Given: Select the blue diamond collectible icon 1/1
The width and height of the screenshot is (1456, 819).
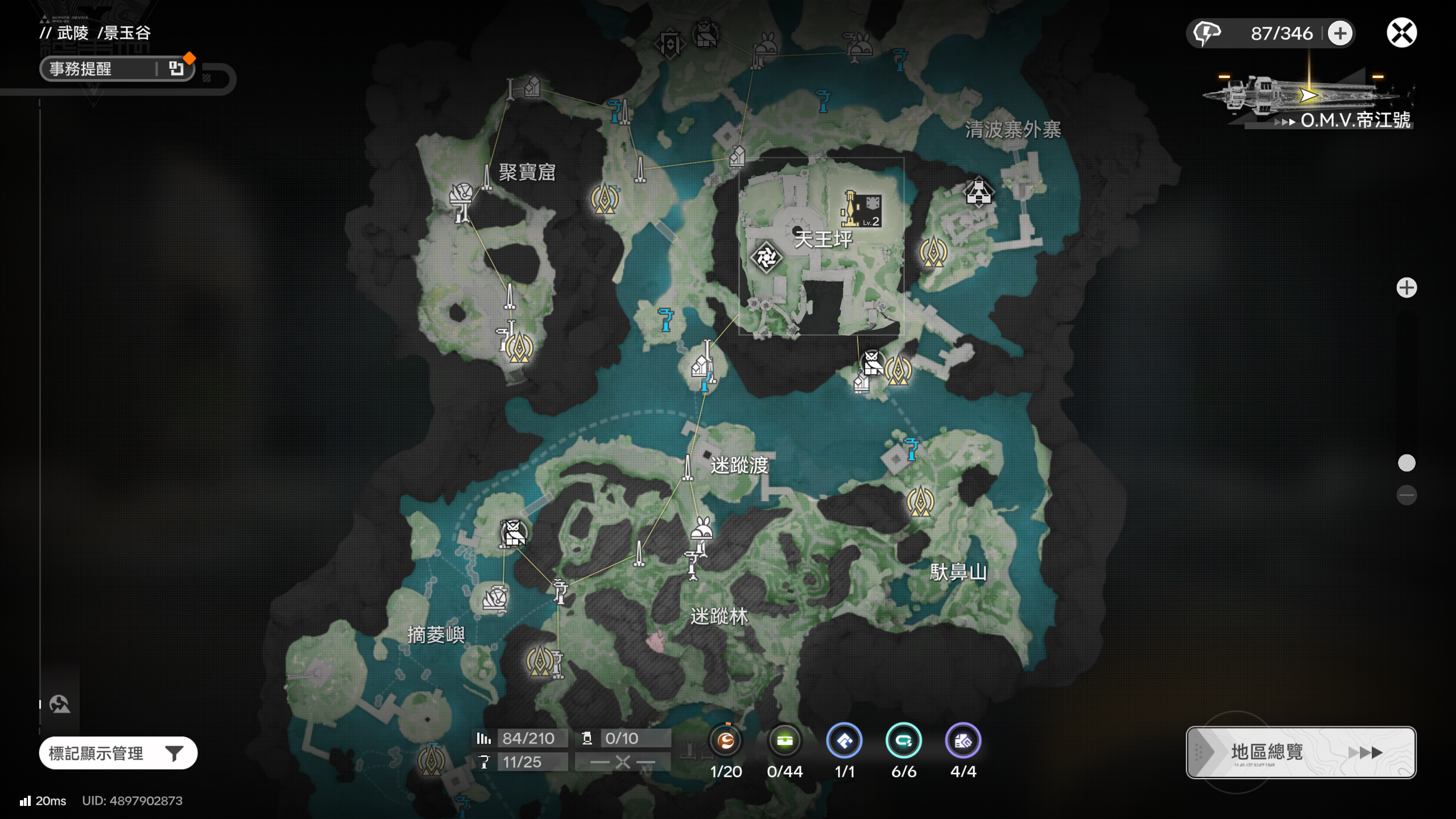Looking at the screenshot, I should point(844,741).
